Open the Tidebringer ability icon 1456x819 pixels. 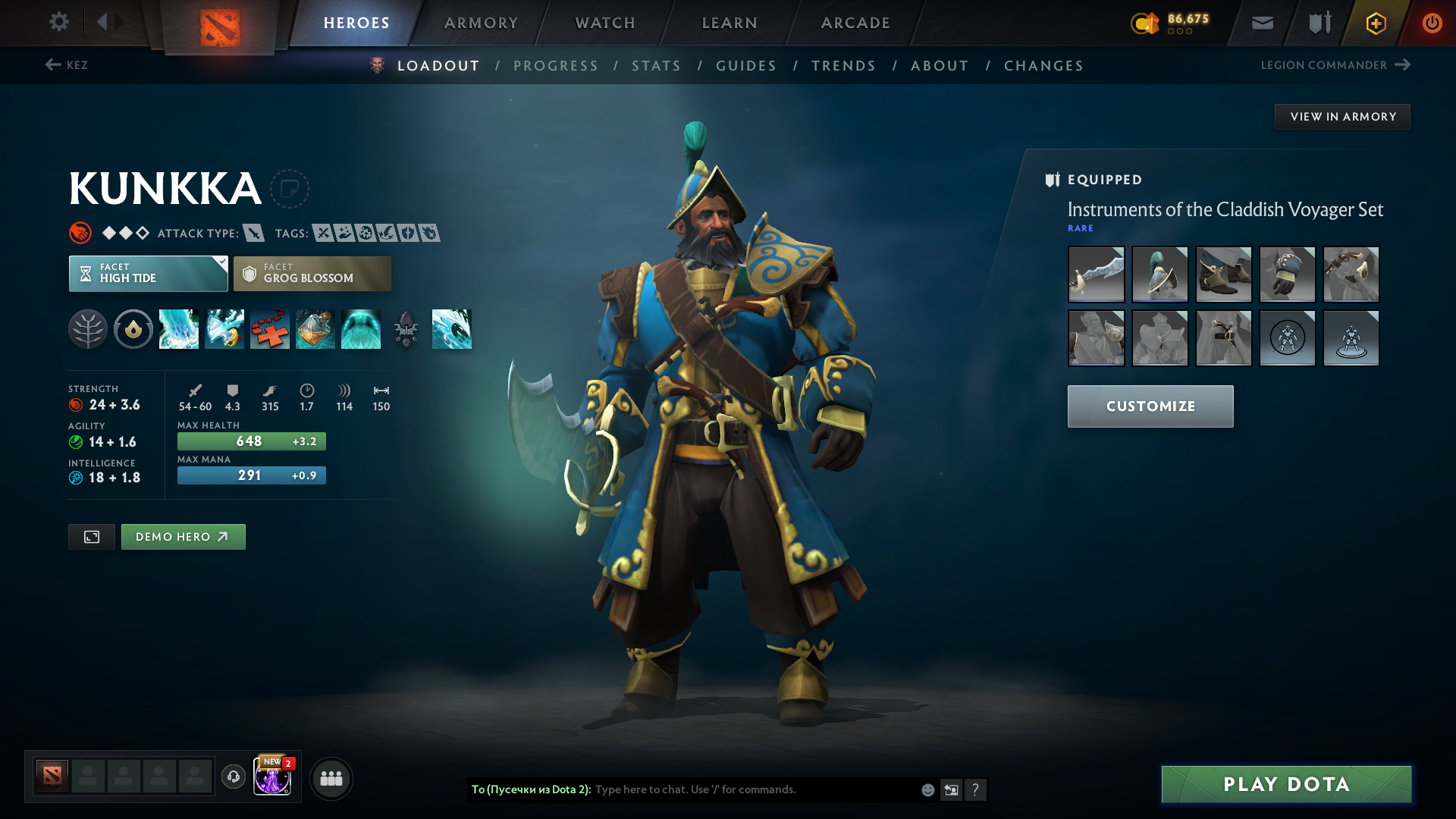224,329
